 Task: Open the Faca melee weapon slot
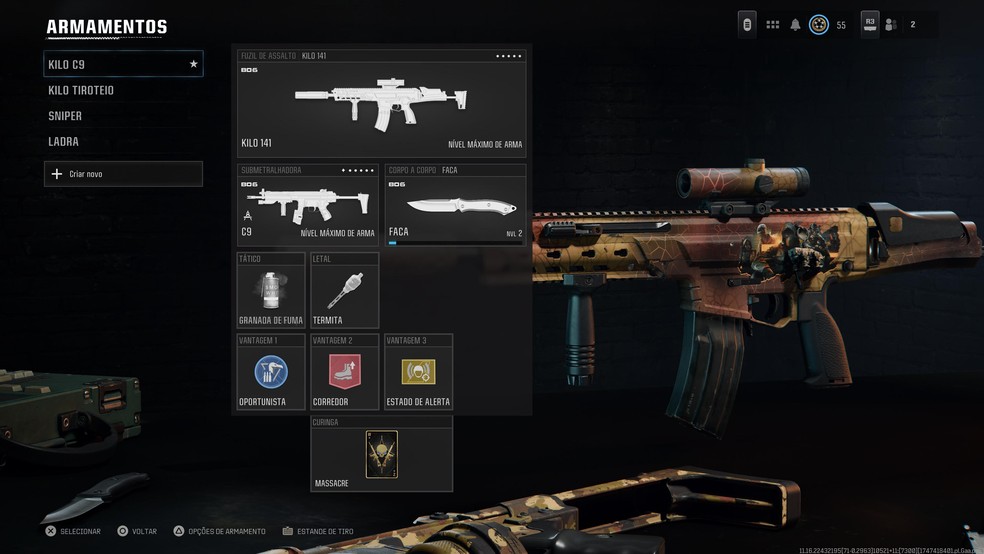[x=455, y=206]
